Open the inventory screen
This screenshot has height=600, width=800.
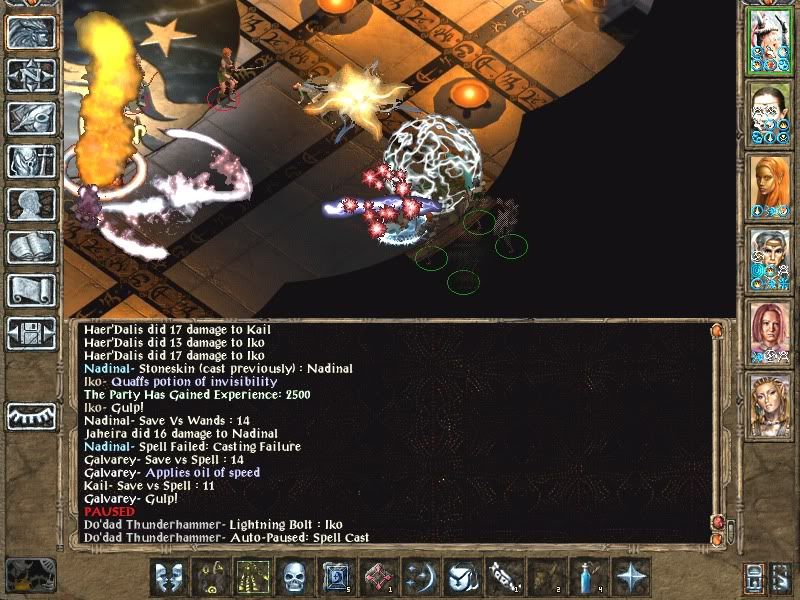coord(32,161)
